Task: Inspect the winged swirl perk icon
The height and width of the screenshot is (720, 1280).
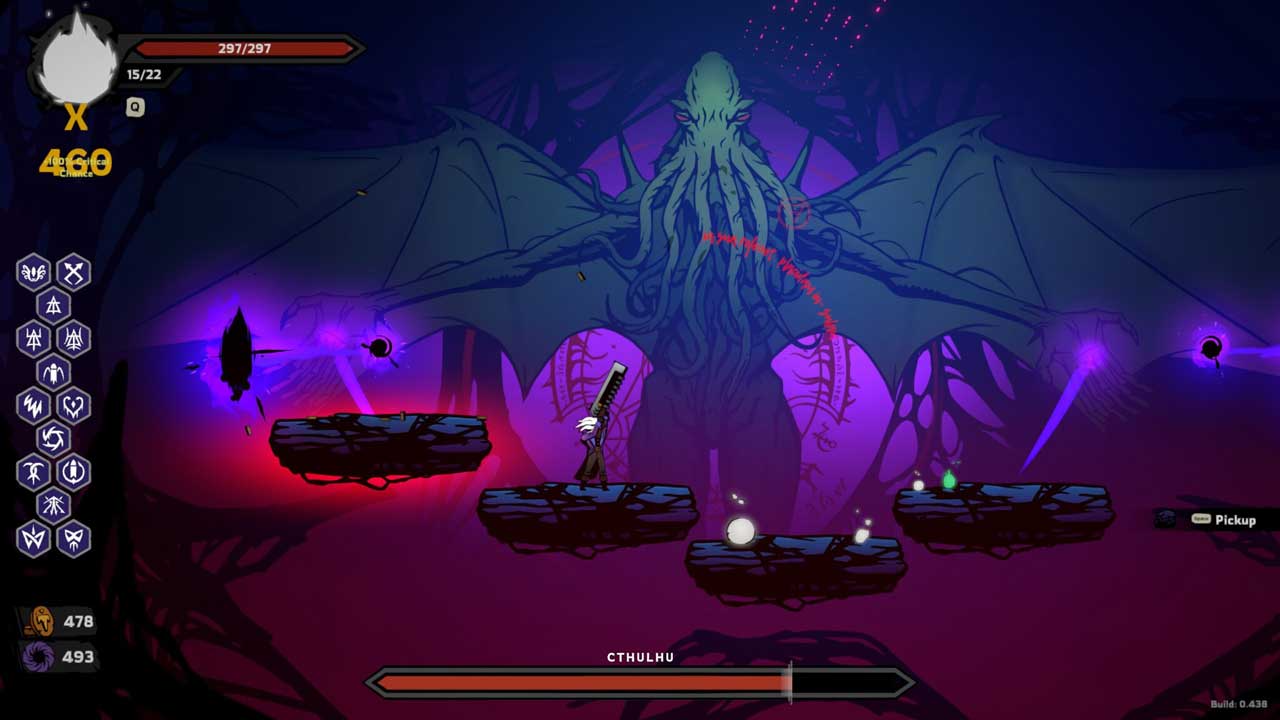Action: click(34, 272)
